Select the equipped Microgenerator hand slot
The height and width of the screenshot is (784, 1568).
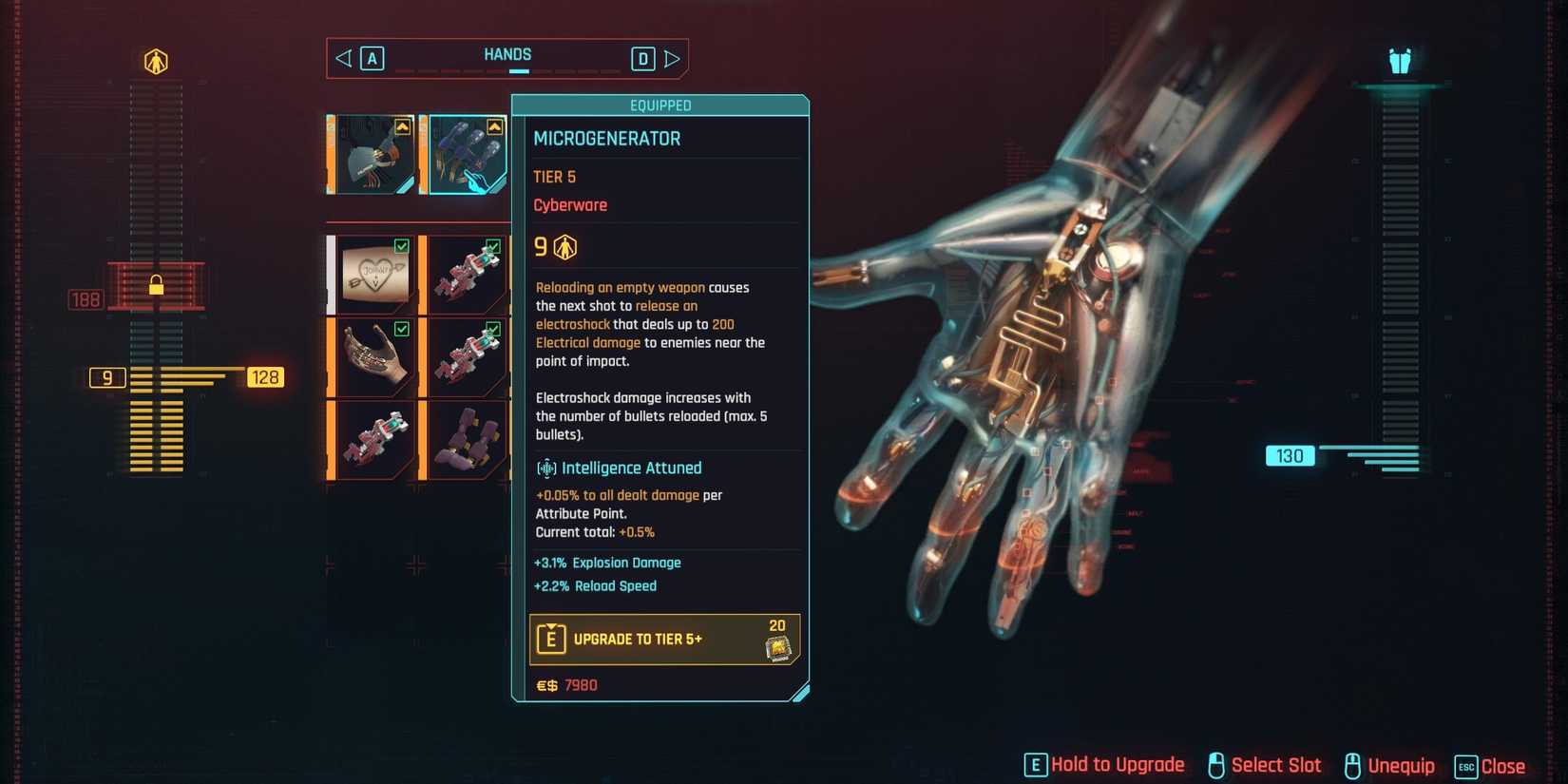point(467,154)
